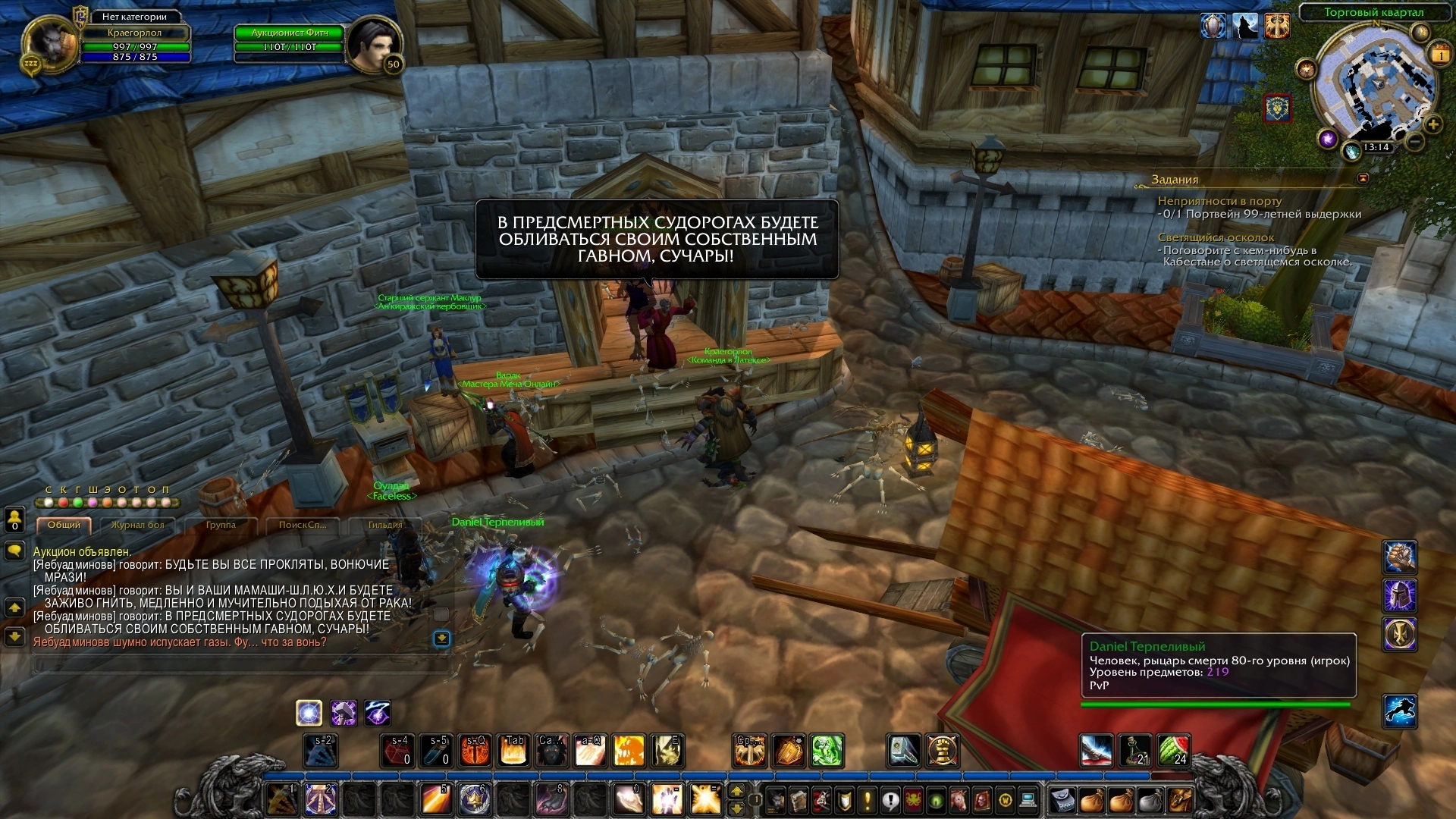This screenshot has width=1456, height=819.
Task: Select the Группа chat tab
Action: (221, 525)
